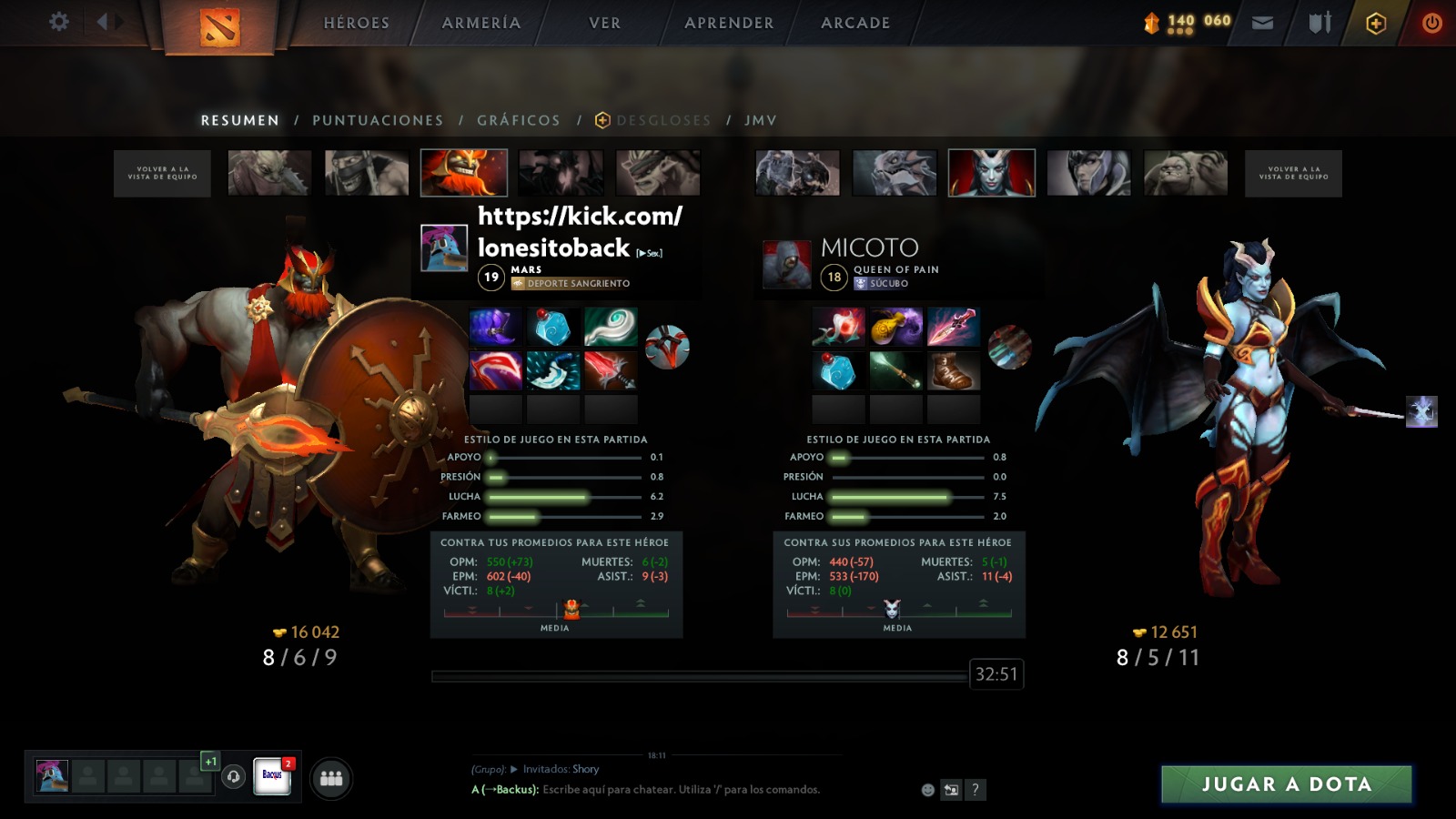Switch to the Puntuaciones tab
The height and width of the screenshot is (819, 1456).
click(378, 120)
